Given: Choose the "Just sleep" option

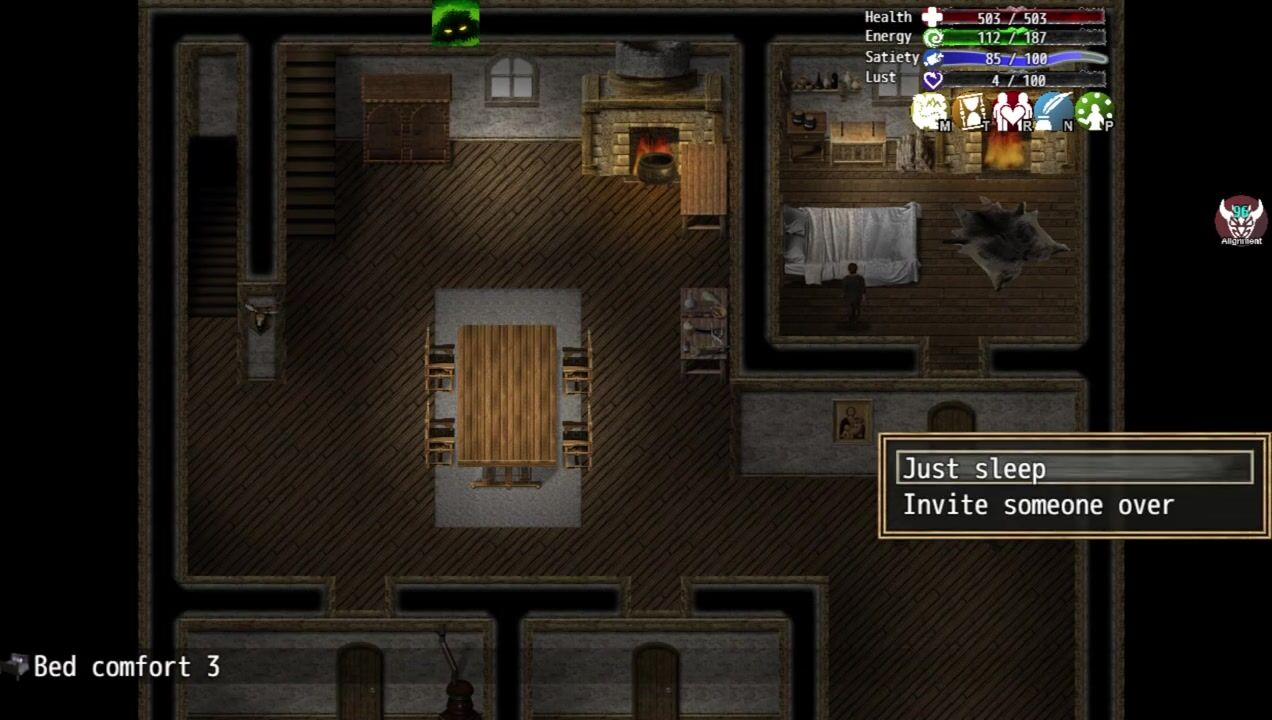Looking at the screenshot, I should point(1075,468).
